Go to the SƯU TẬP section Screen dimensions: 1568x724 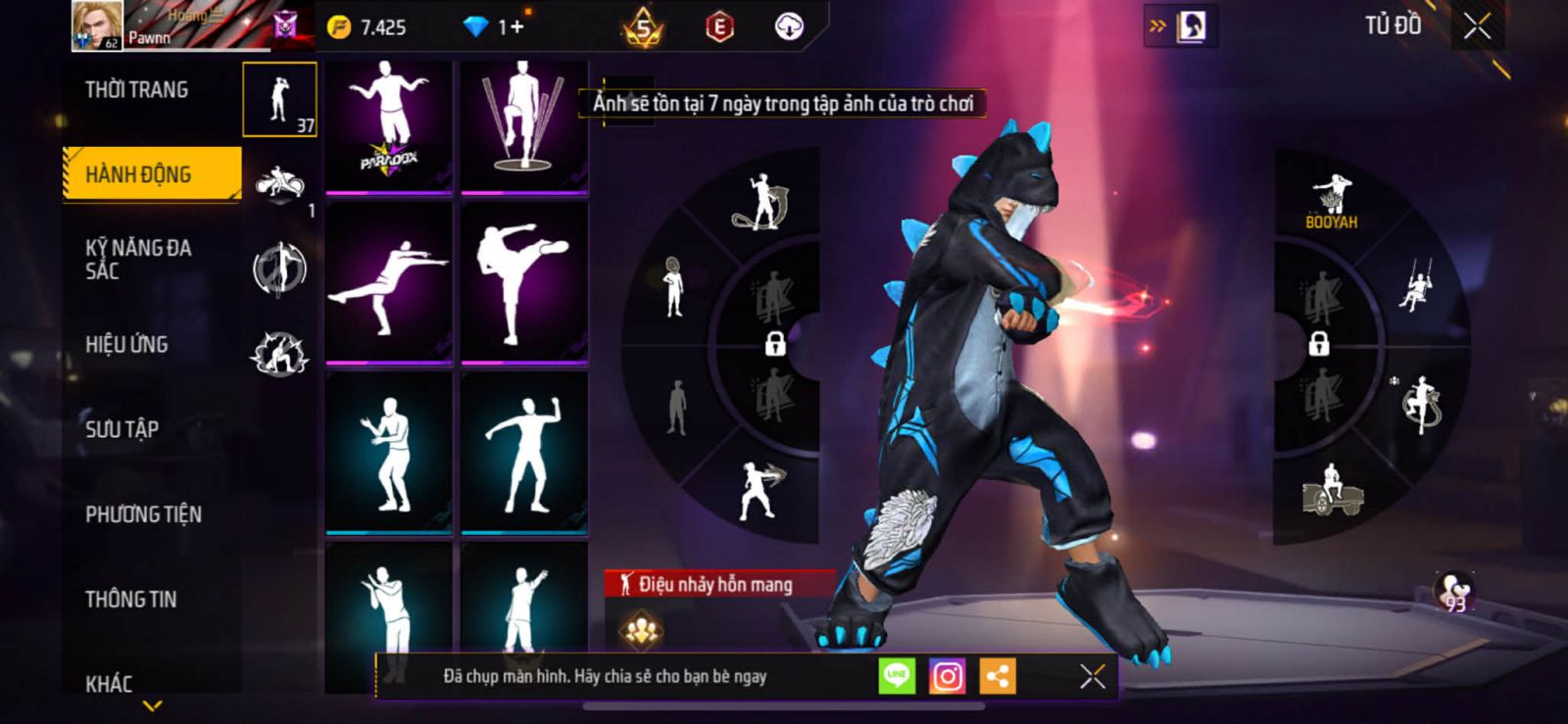click(x=122, y=429)
